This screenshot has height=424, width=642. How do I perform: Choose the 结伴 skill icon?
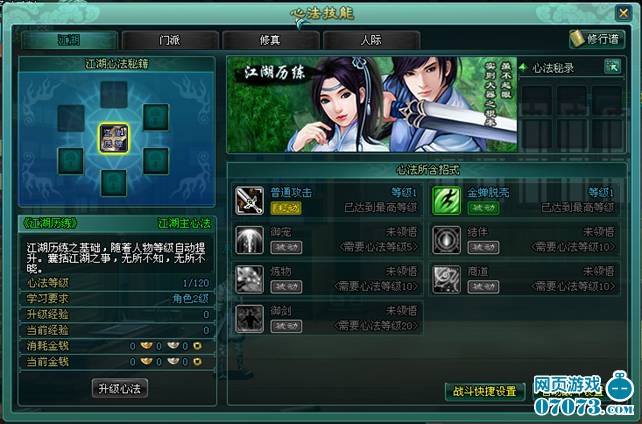446,240
